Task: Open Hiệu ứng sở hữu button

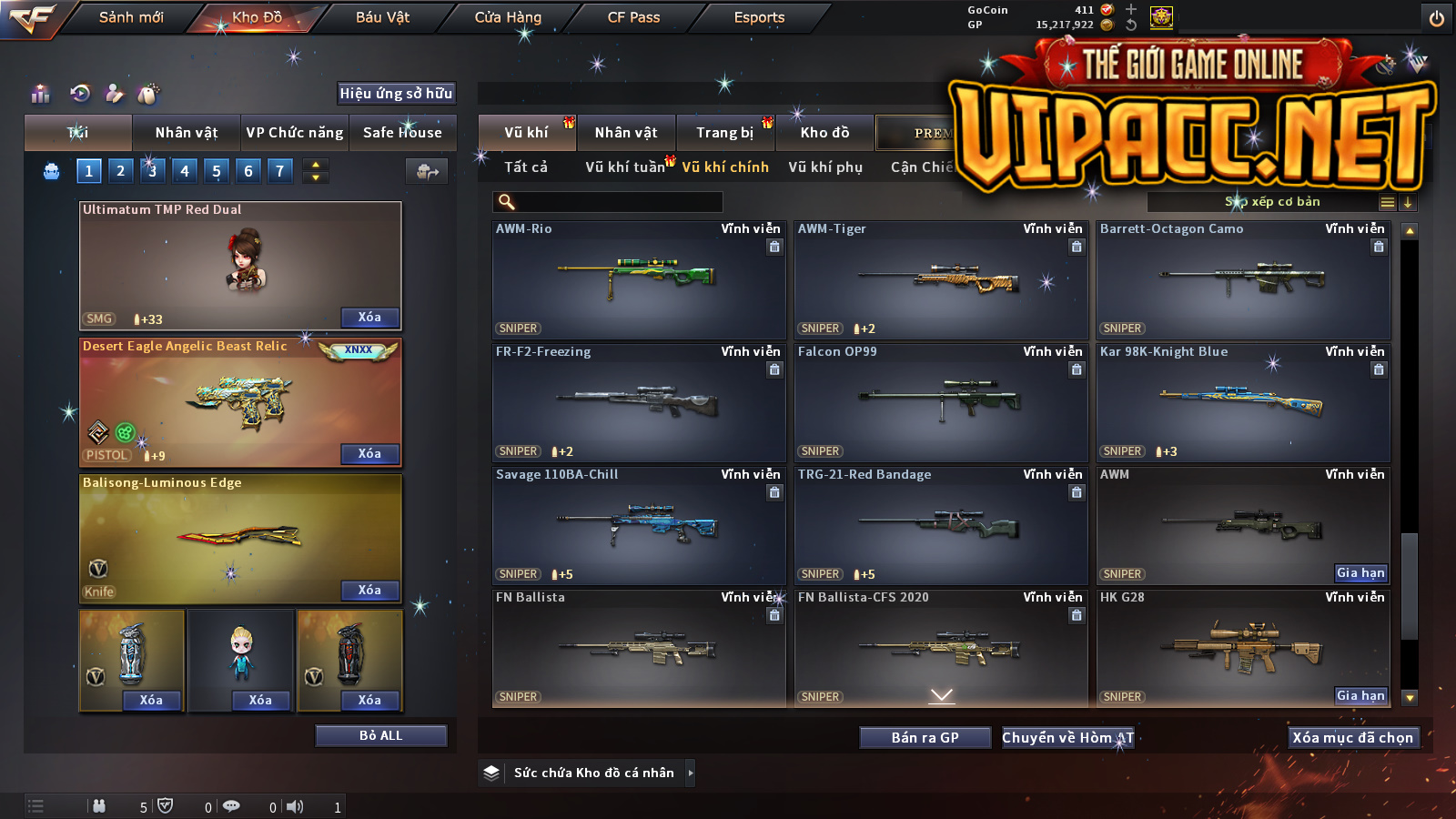Action: click(x=396, y=93)
